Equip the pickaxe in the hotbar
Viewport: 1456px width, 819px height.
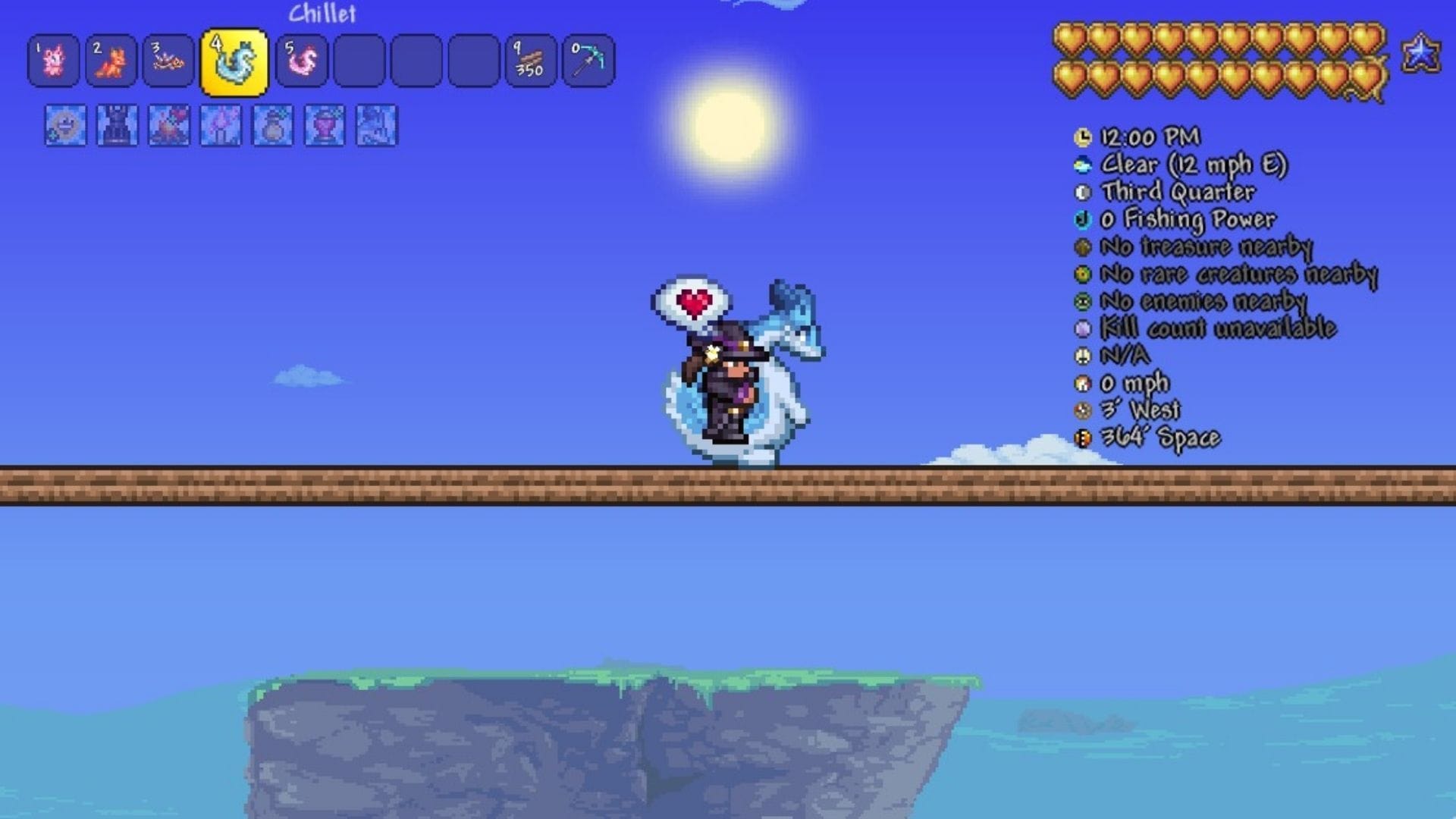(x=588, y=61)
